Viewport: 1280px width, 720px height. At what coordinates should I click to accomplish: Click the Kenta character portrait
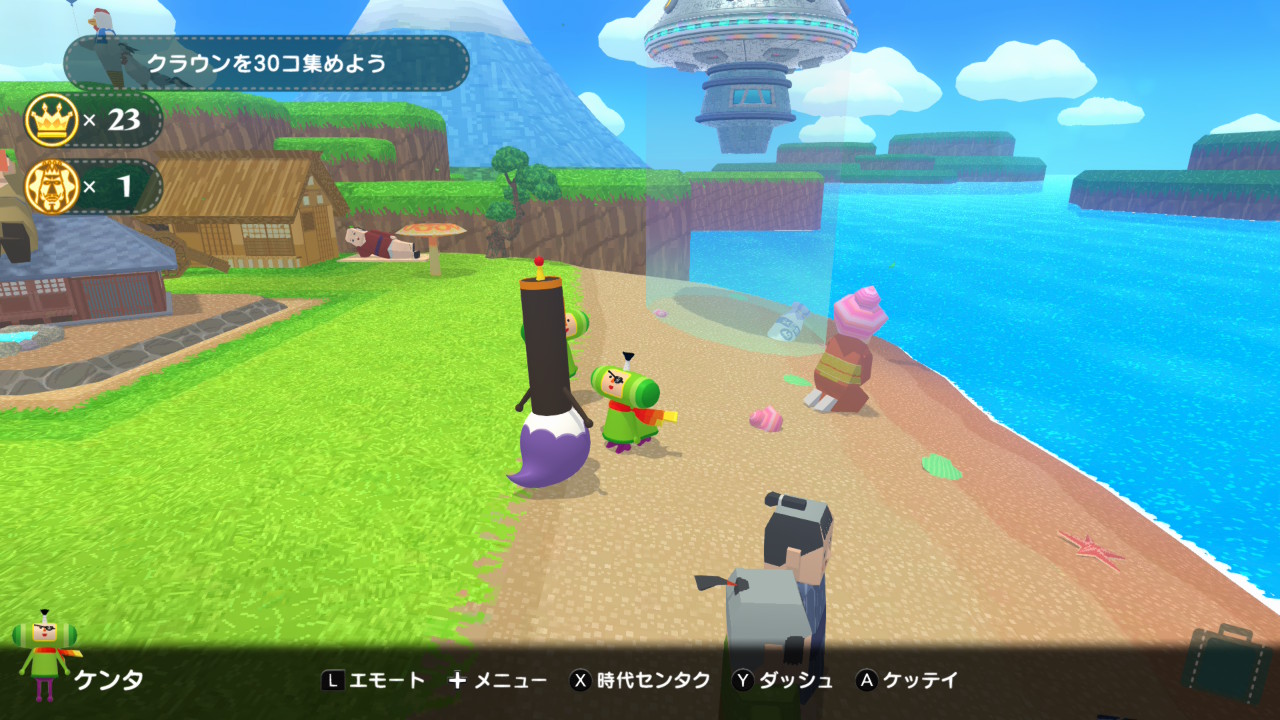[x=42, y=656]
